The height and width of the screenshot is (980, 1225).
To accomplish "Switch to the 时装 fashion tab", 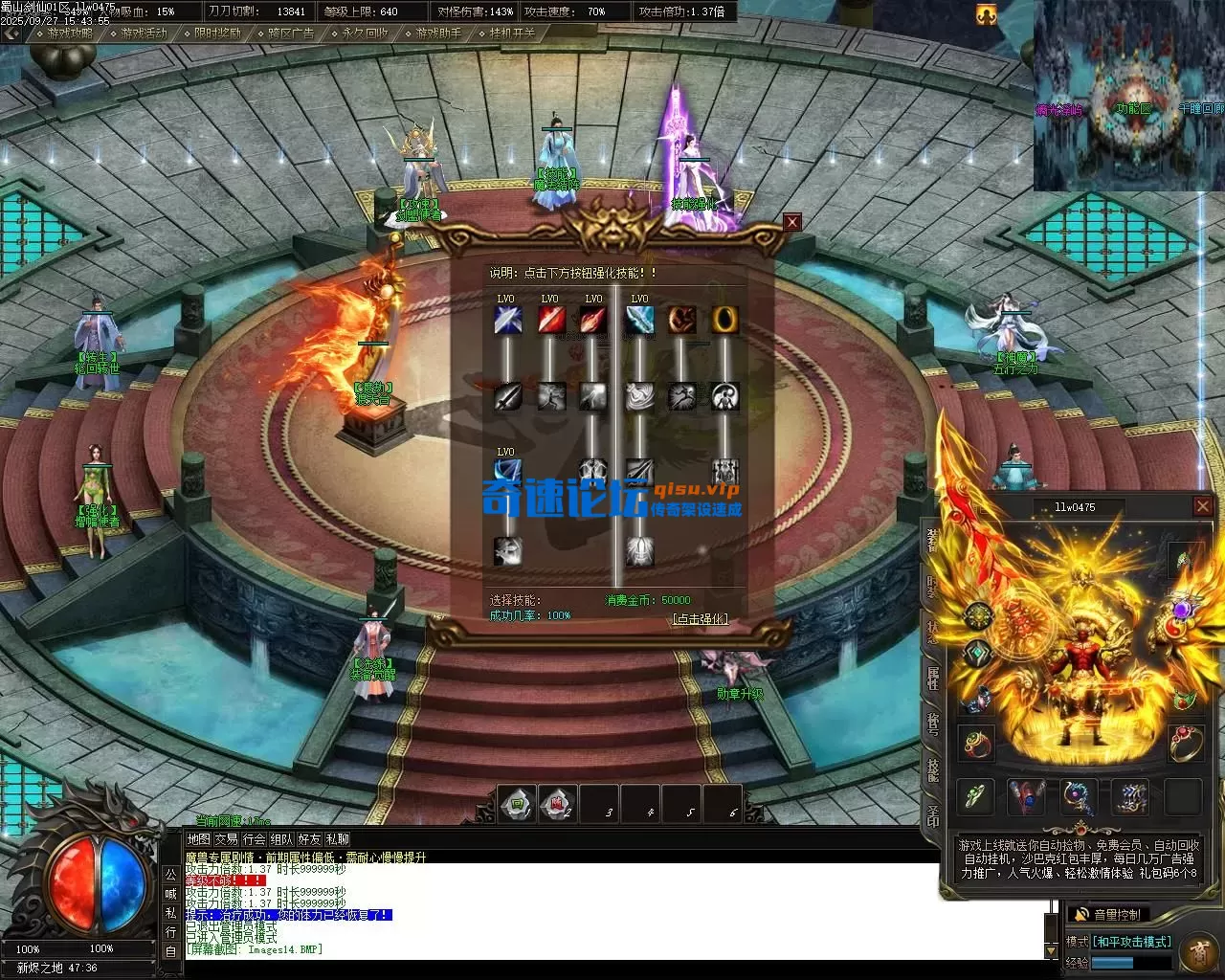I will point(931,587).
